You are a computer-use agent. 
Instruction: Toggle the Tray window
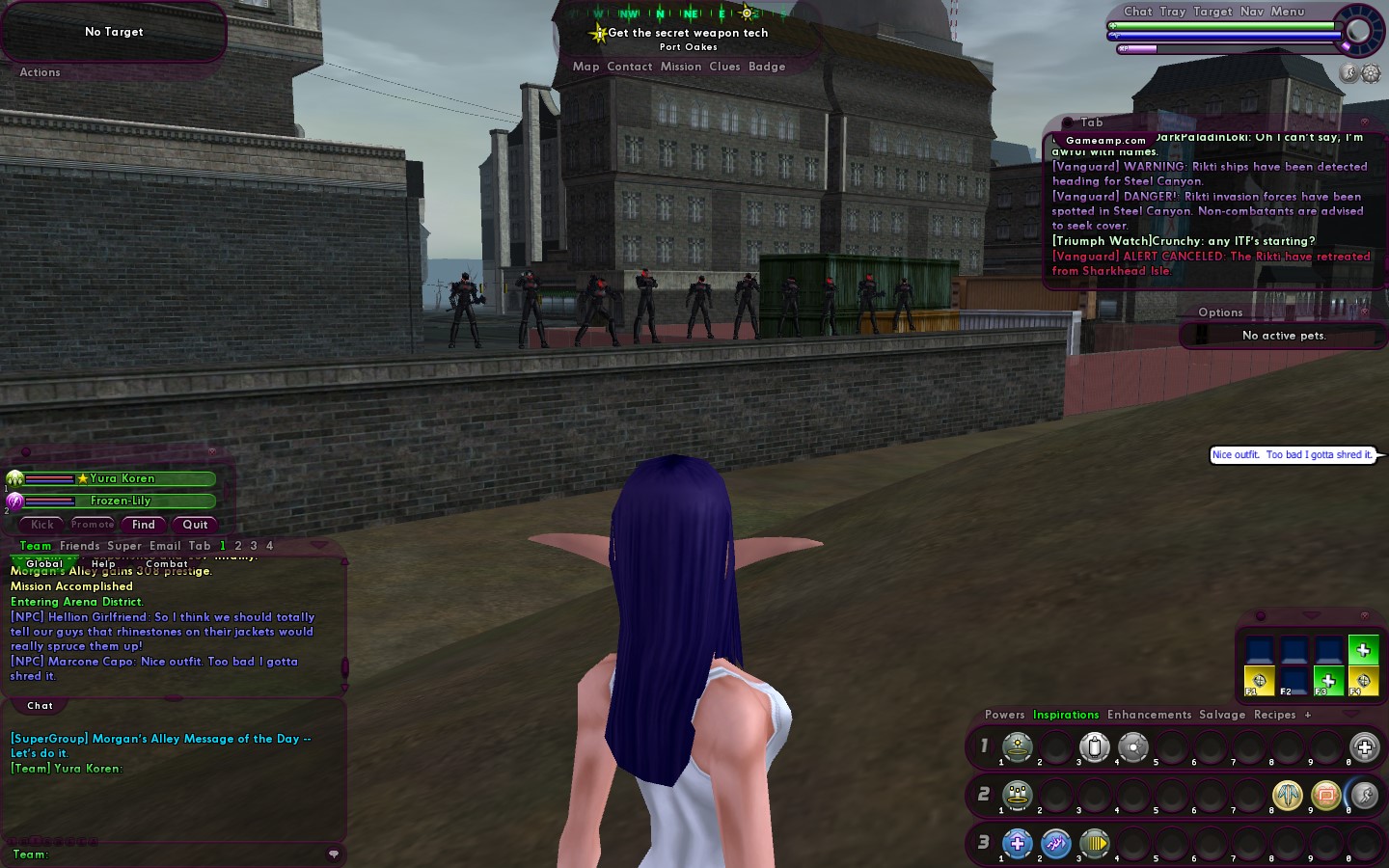click(x=1173, y=12)
